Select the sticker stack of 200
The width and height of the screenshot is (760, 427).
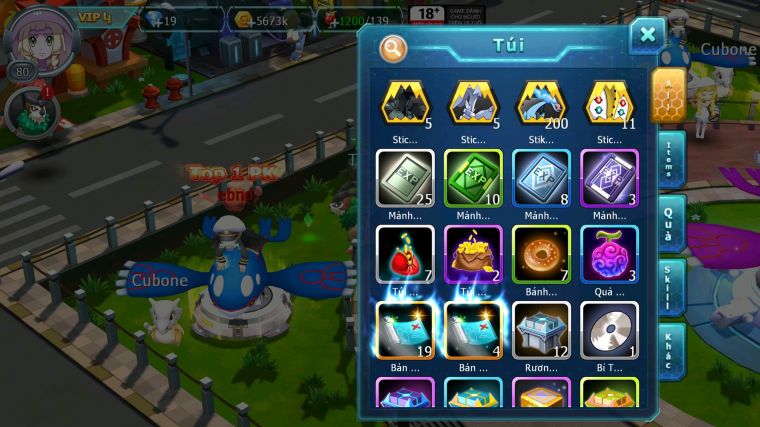click(x=541, y=102)
